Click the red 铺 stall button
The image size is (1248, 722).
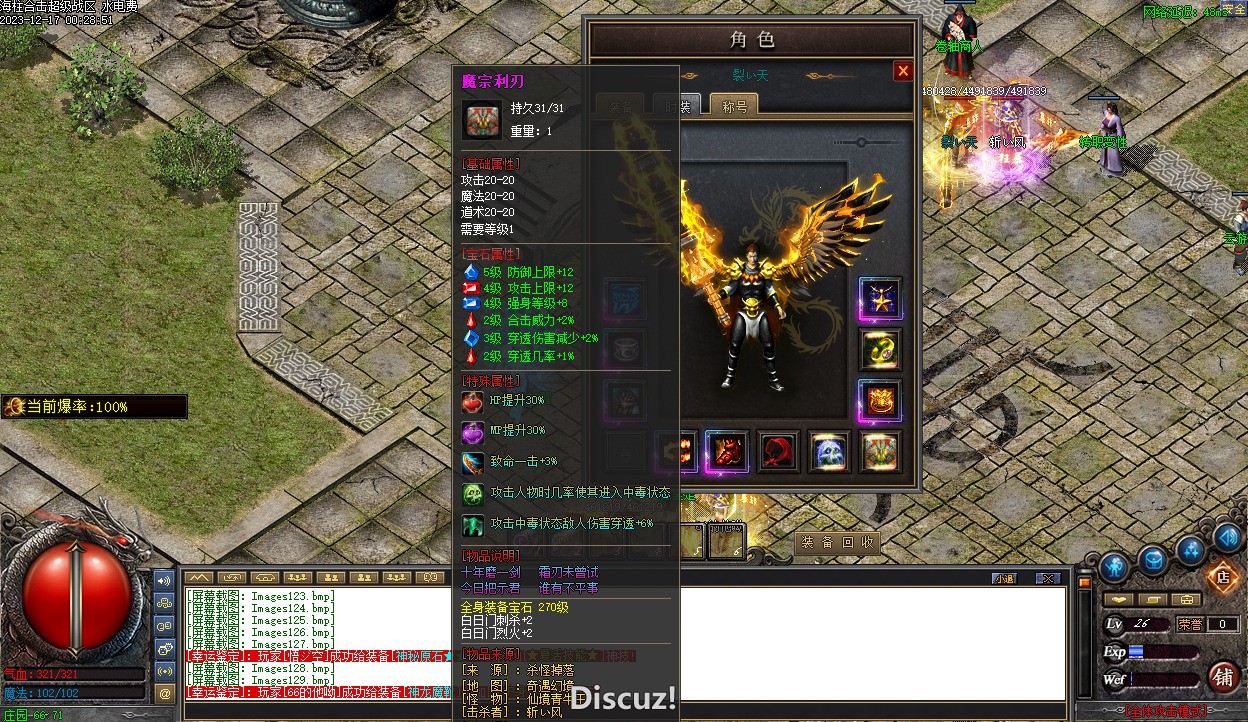pyautogui.click(x=1222, y=676)
